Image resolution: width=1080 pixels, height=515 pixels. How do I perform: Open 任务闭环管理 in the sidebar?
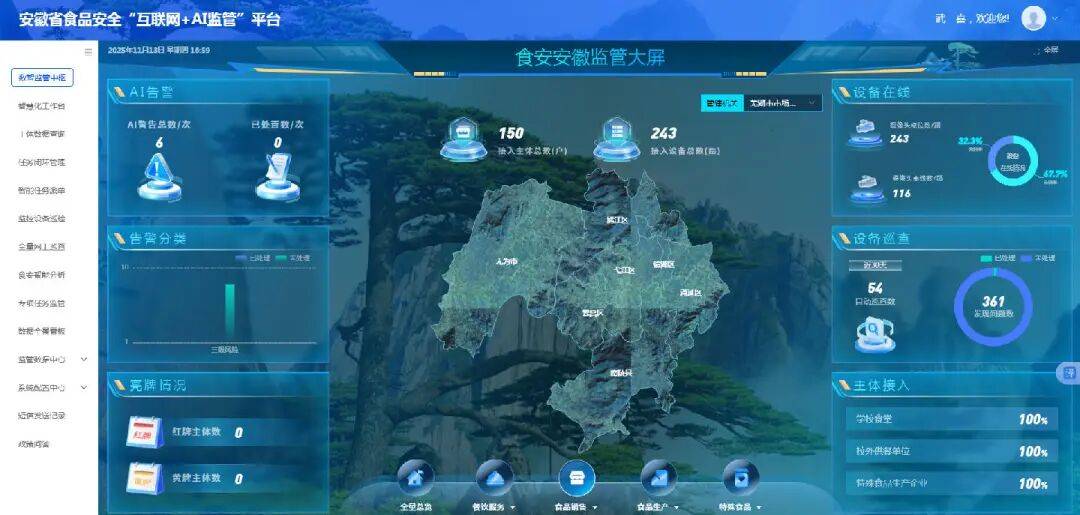tap(42, 162)
